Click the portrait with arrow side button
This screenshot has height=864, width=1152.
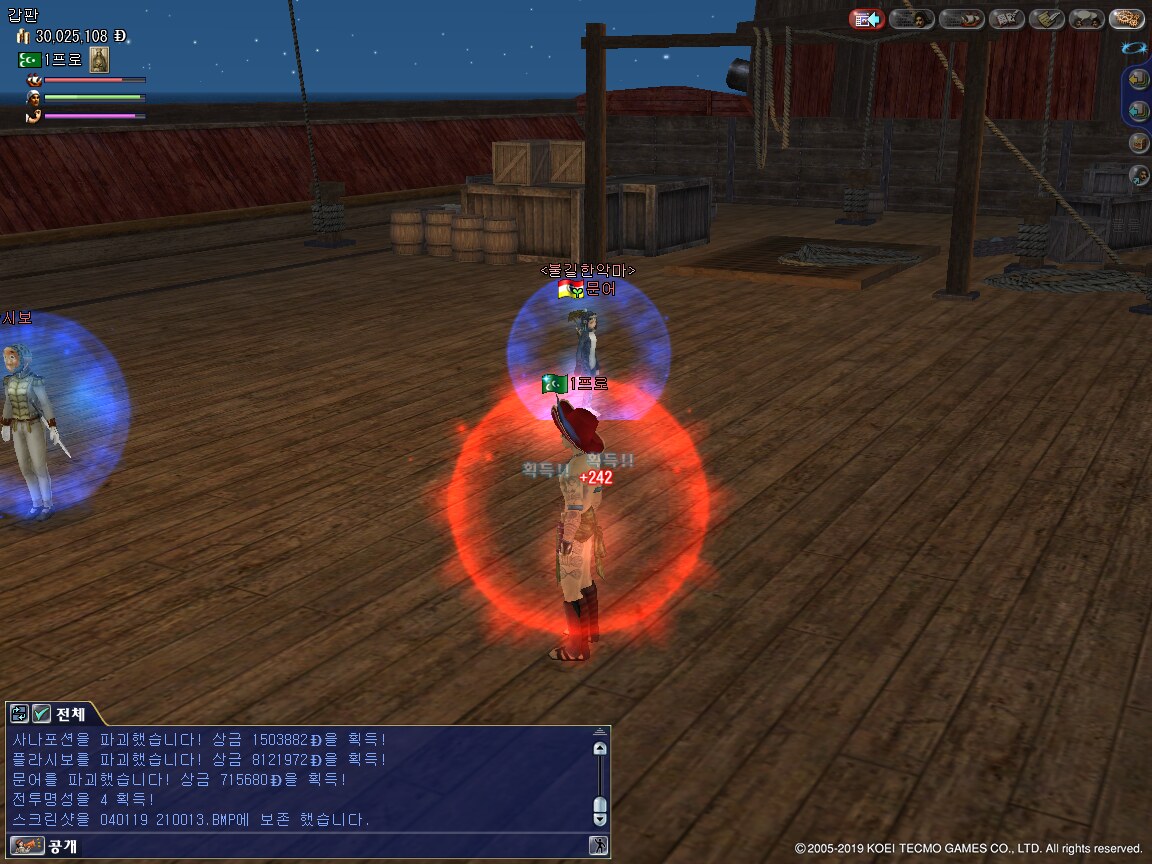(x=1138, y=175)
